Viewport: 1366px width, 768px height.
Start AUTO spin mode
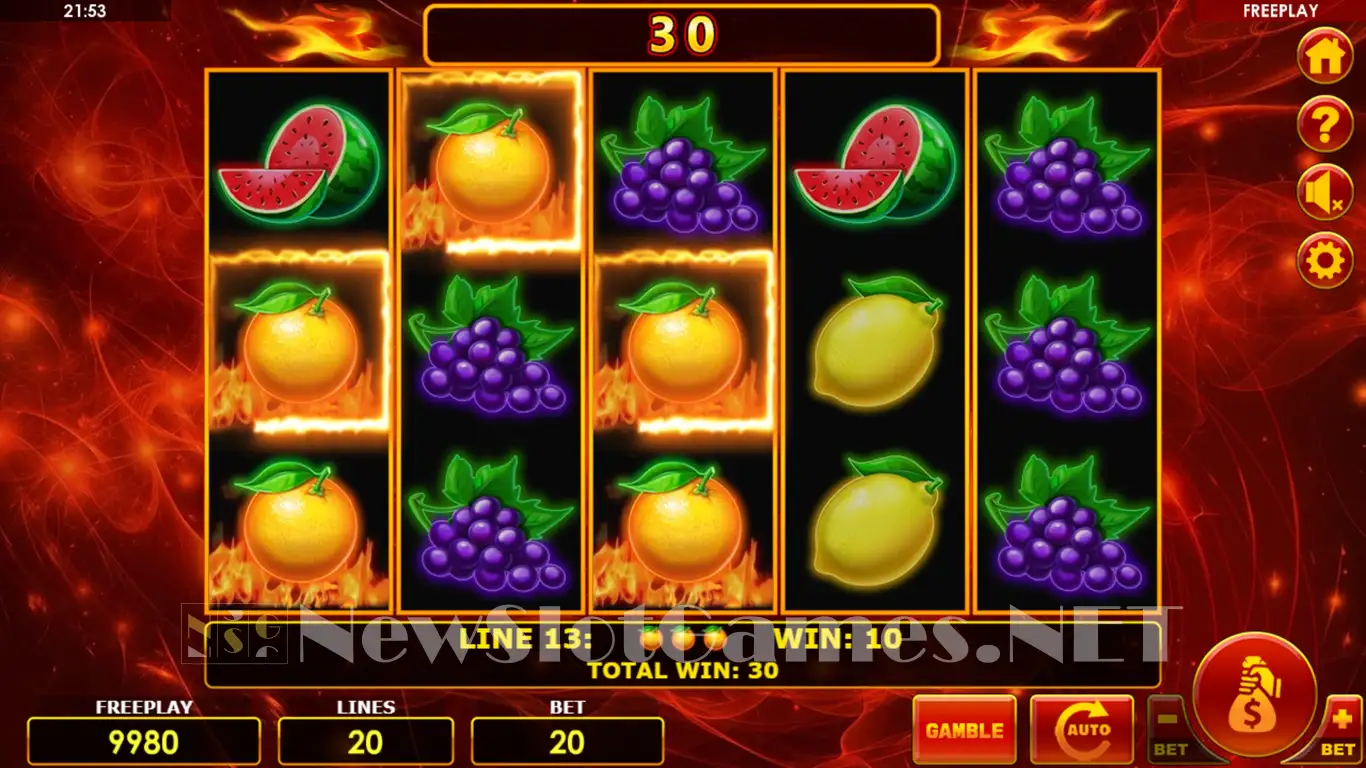(x=1081, y=730)
